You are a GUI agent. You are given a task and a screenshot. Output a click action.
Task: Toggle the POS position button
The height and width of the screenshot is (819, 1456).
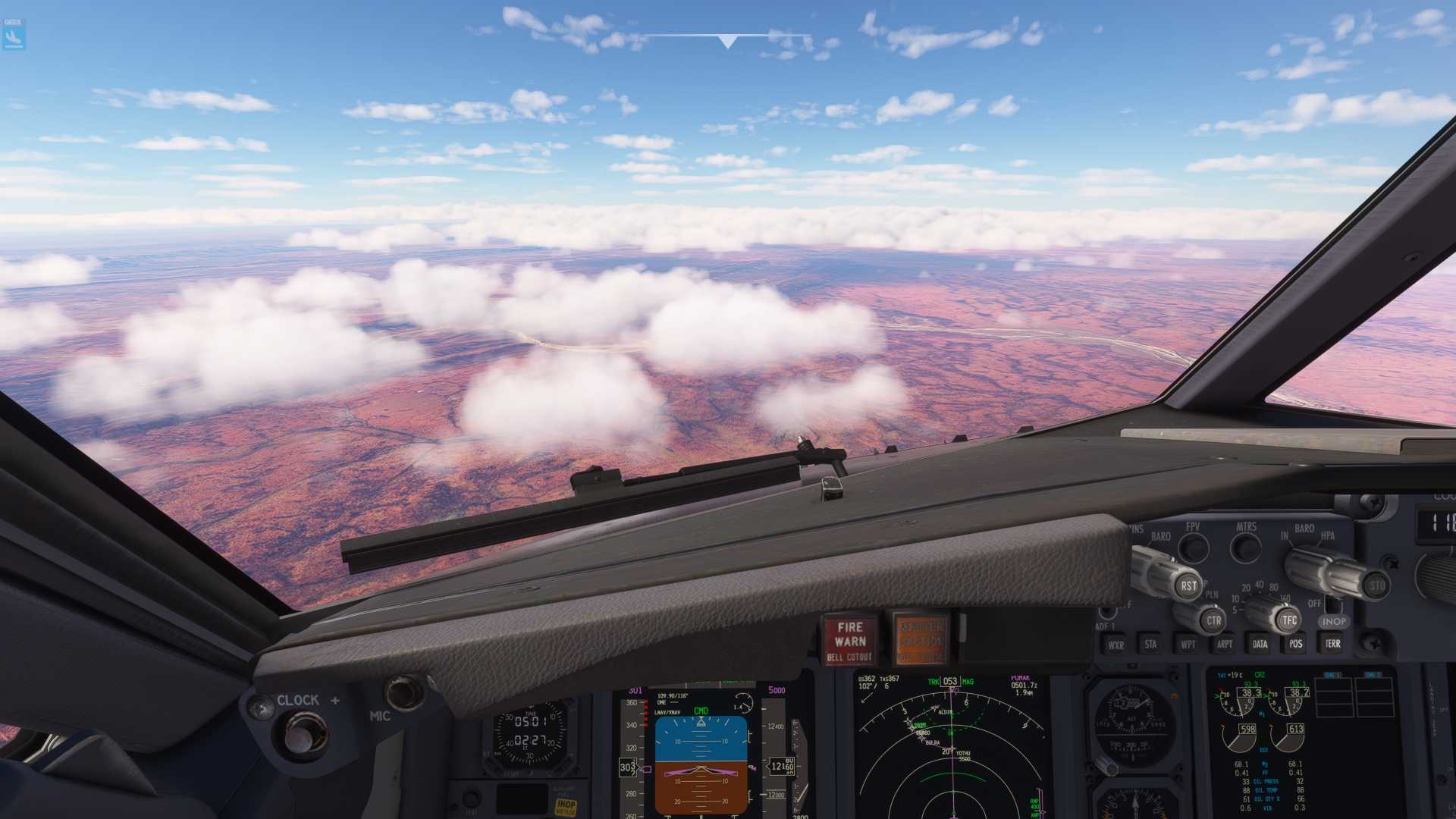[1296, 644]
